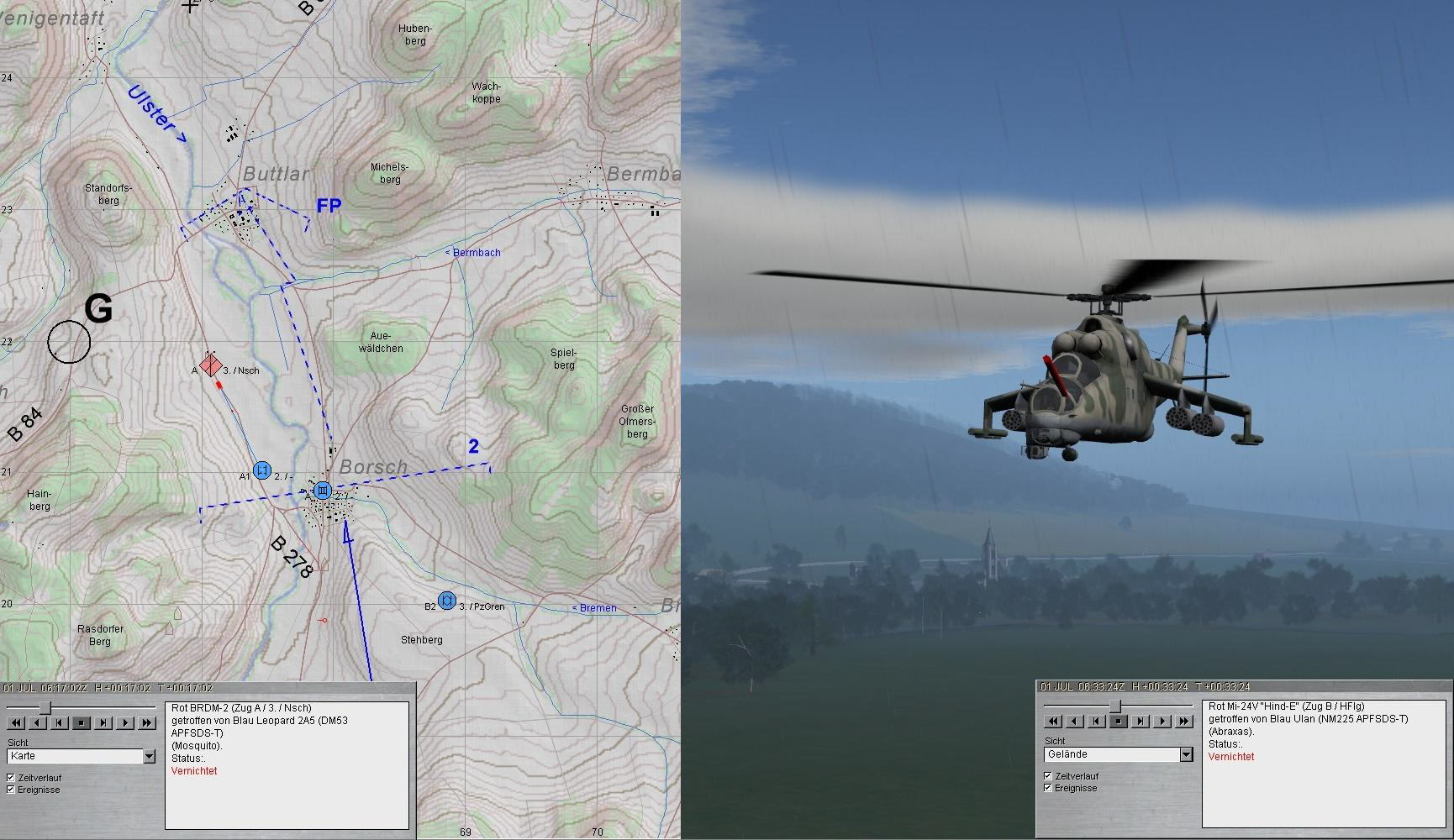Play forward in the Karte replay panel
The width and height of the screenshot is (1454, 840).
point(125,722)
